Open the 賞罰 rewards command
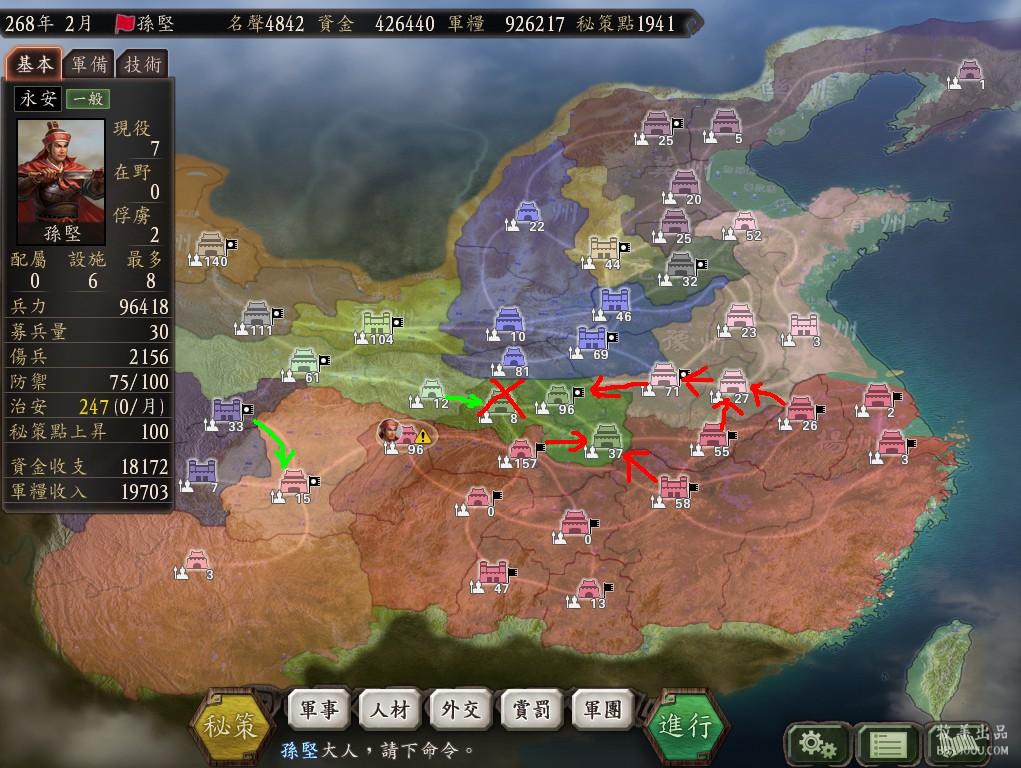The width and height of the screenshot is (1021, 768). pos(532,710)
